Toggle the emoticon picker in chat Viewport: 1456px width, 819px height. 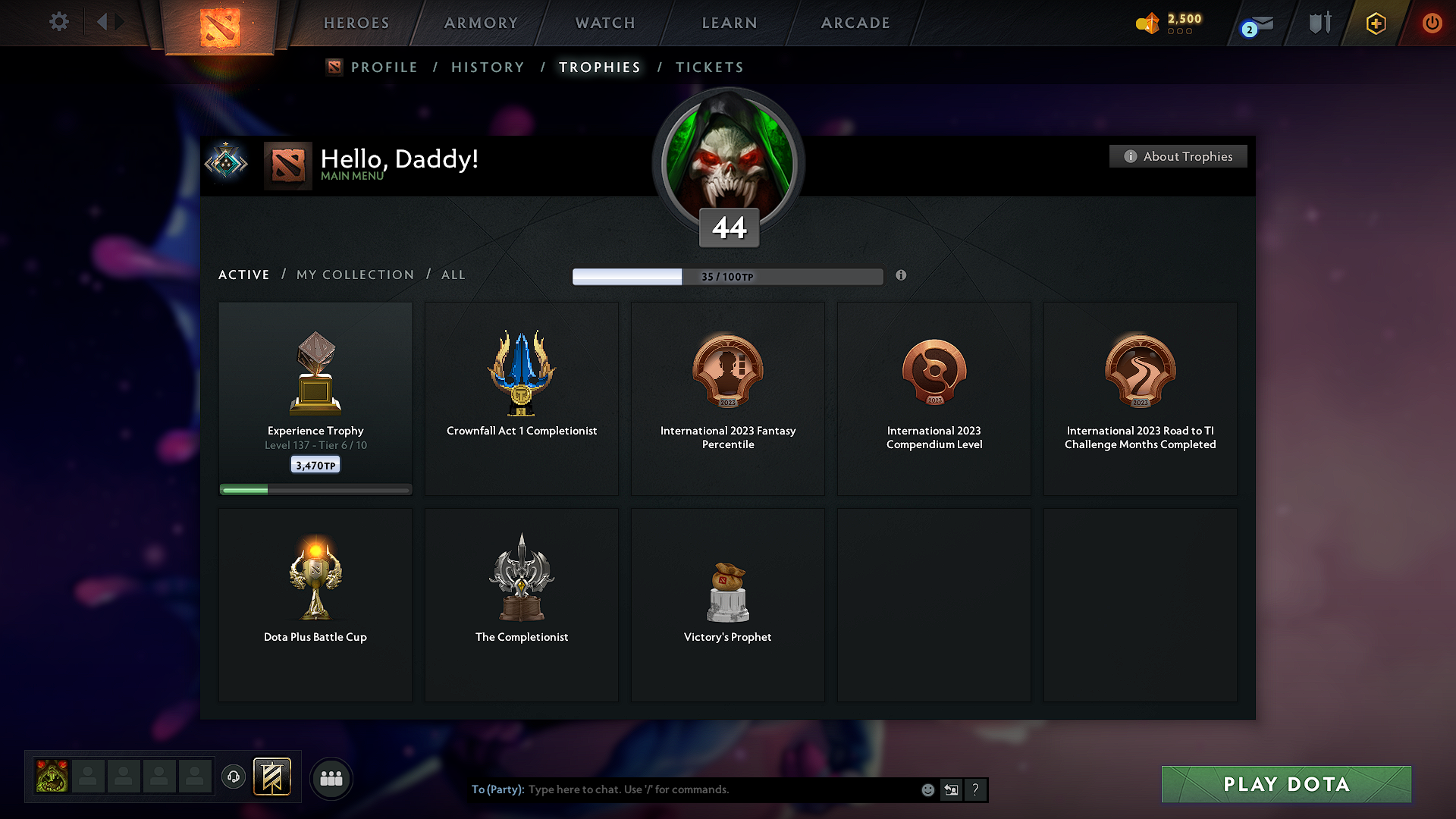[x=927, y=789]
